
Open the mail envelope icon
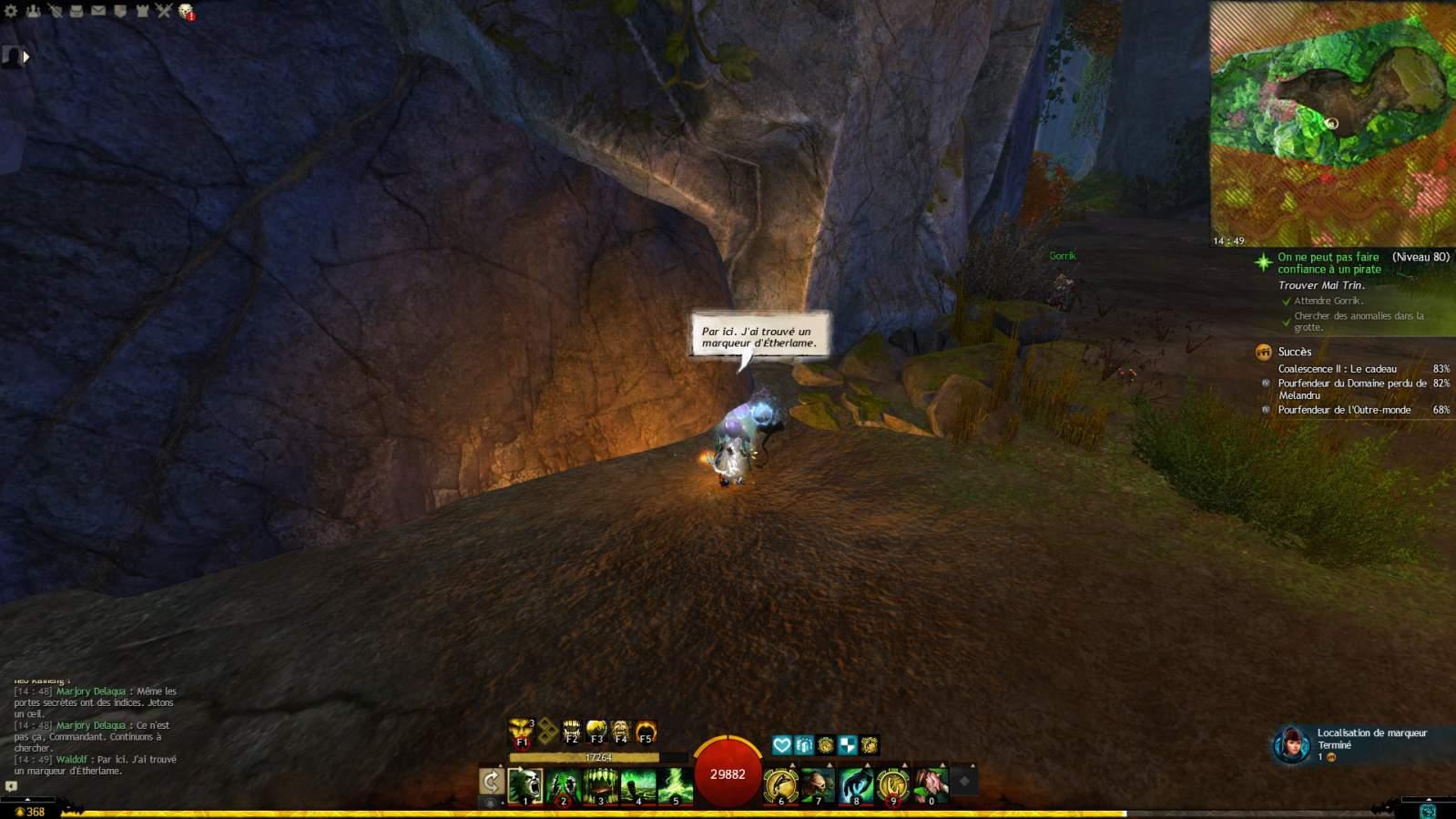pyautogui.click(x=98, y=11)
